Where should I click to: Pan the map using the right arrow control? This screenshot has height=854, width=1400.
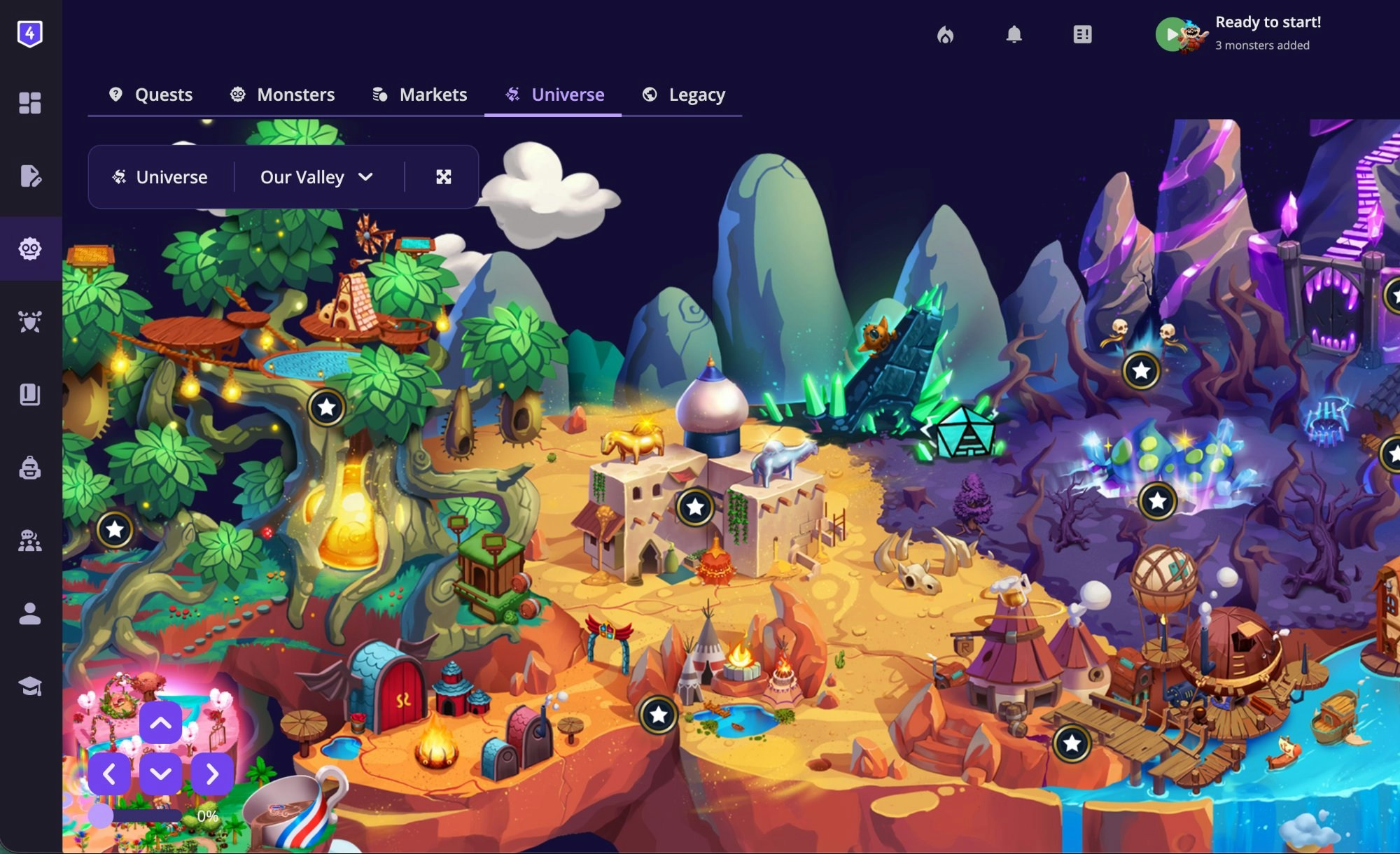click(x=213, y=774)
